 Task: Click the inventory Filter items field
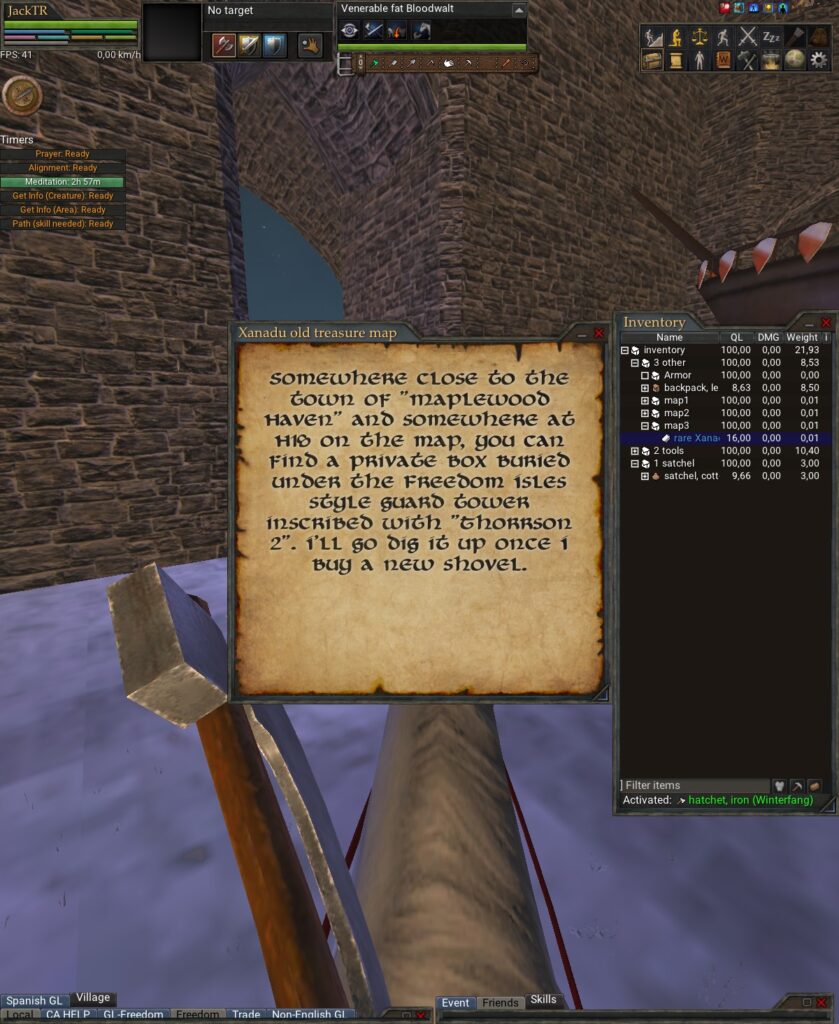[694, 786]
